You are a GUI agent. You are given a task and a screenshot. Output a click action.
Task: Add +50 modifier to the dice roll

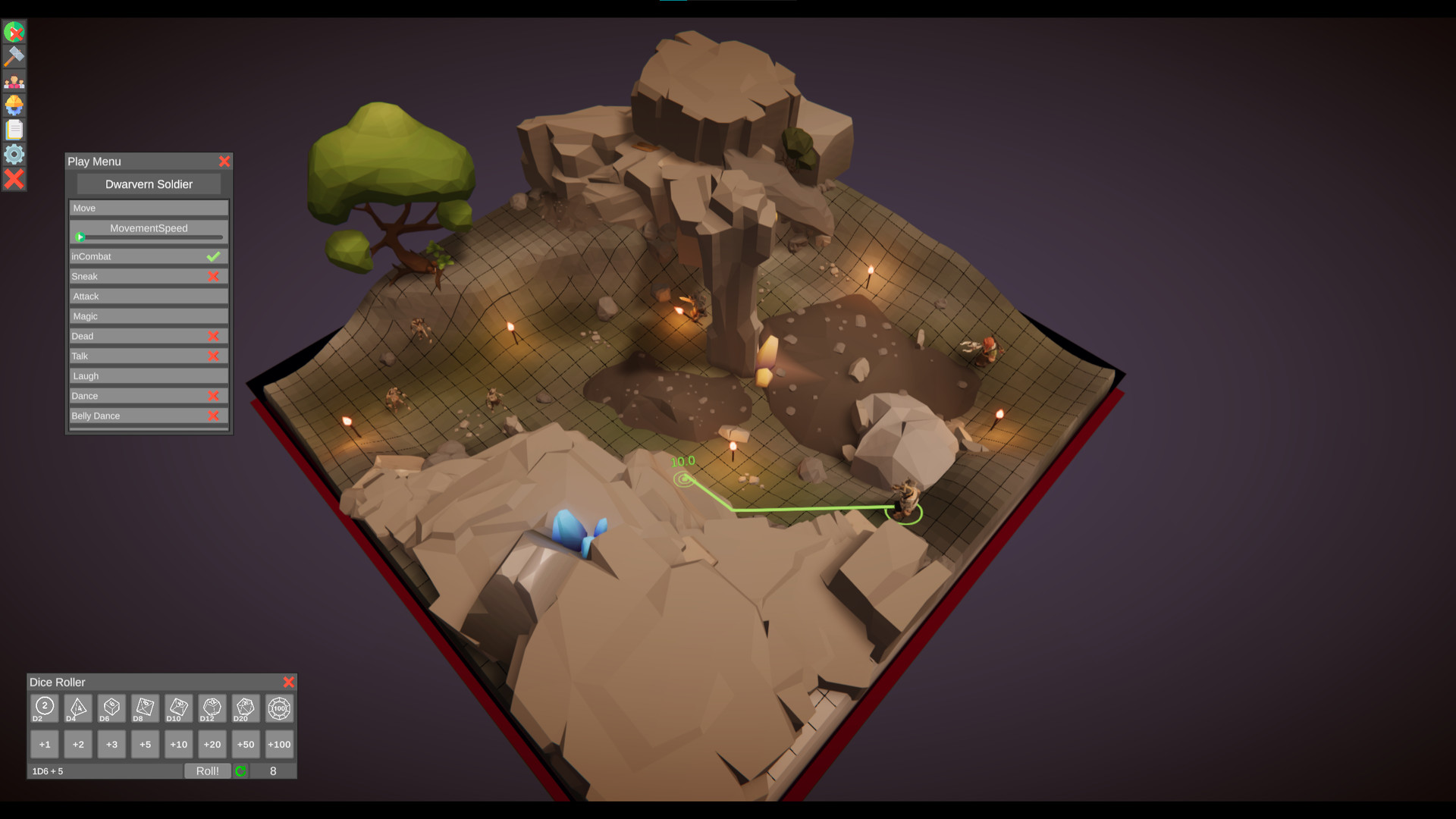245,744
